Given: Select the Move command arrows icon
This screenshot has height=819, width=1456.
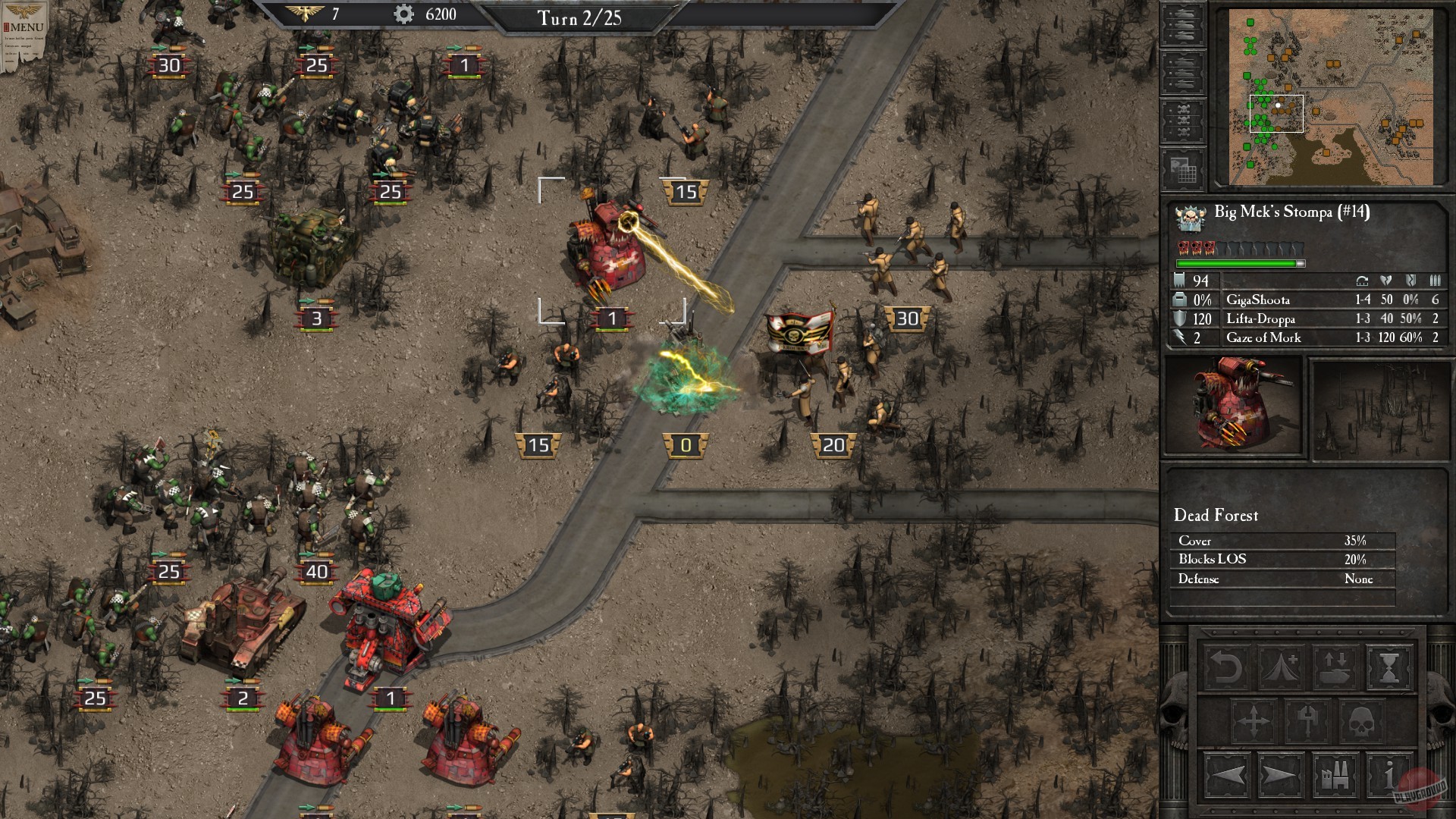Looking at the screenshot, I should [1254, 721].
